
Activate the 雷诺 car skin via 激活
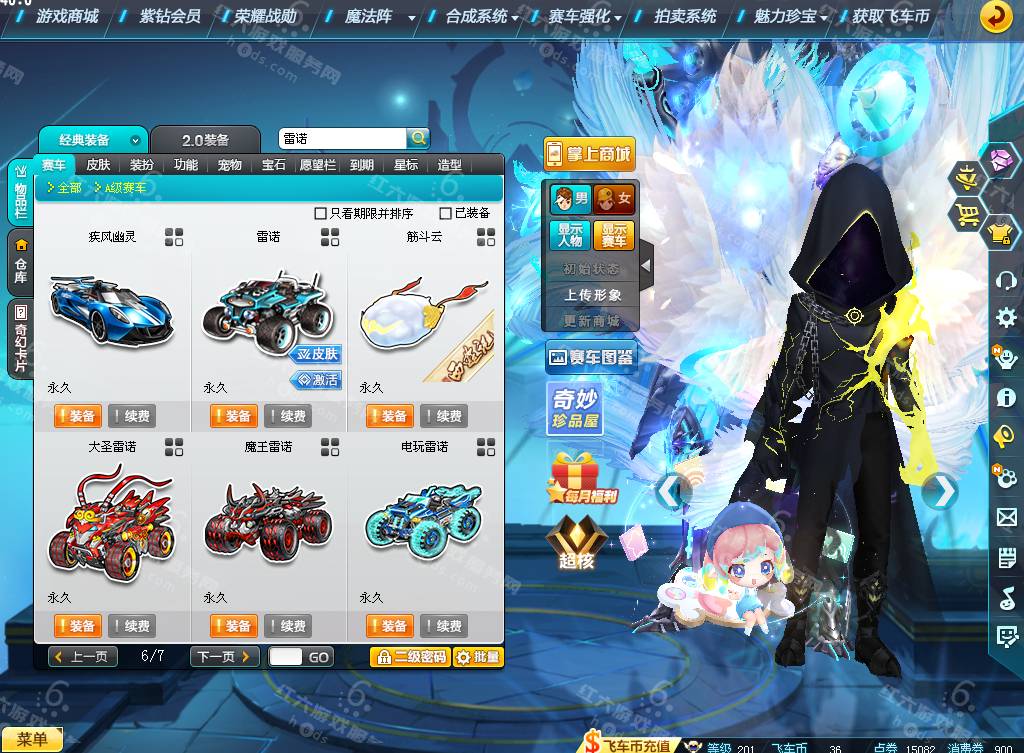click(316, 380)
